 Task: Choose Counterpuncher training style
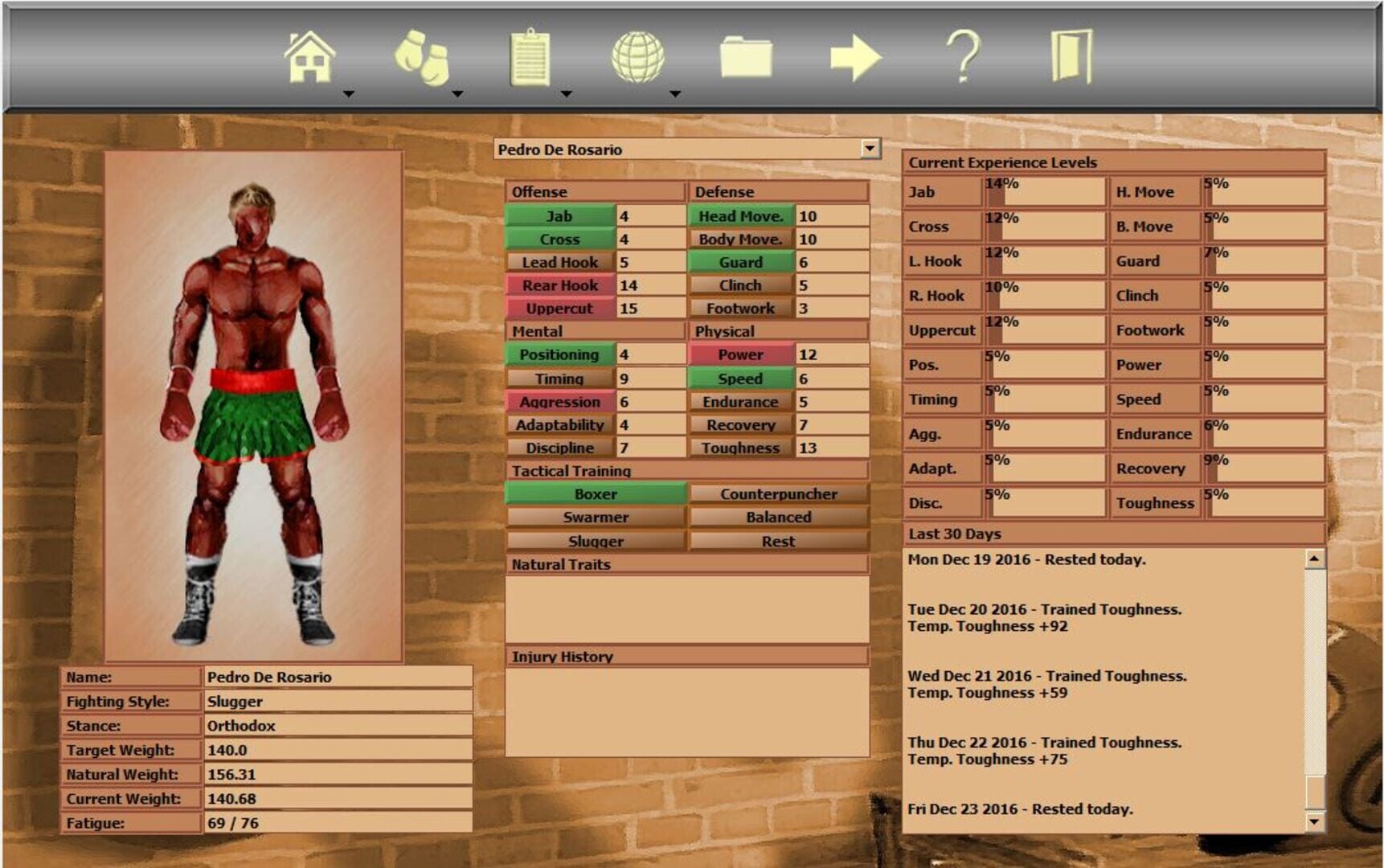coord(777,493)
